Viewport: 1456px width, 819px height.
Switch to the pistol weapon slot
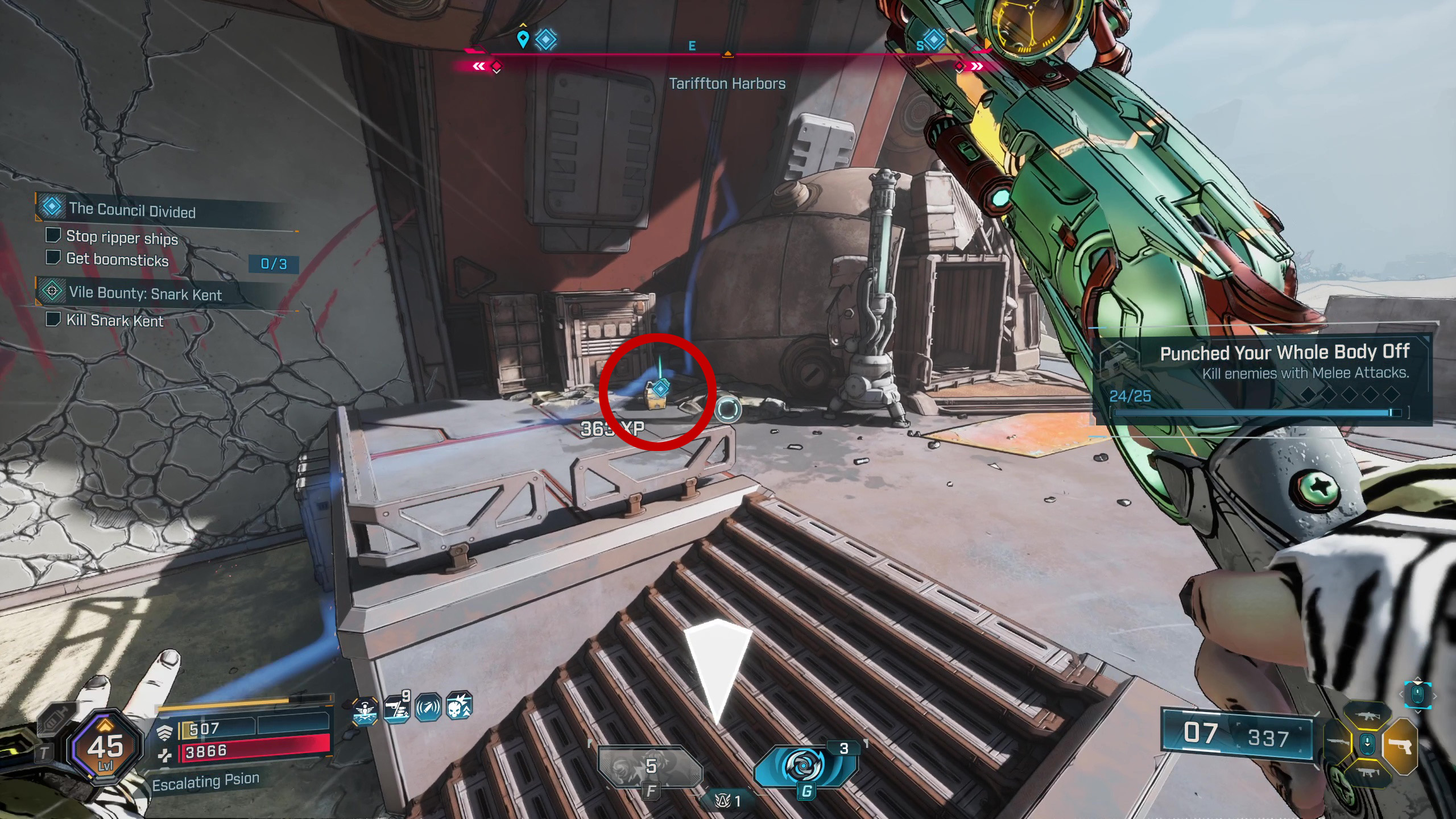coord(1400,746)
